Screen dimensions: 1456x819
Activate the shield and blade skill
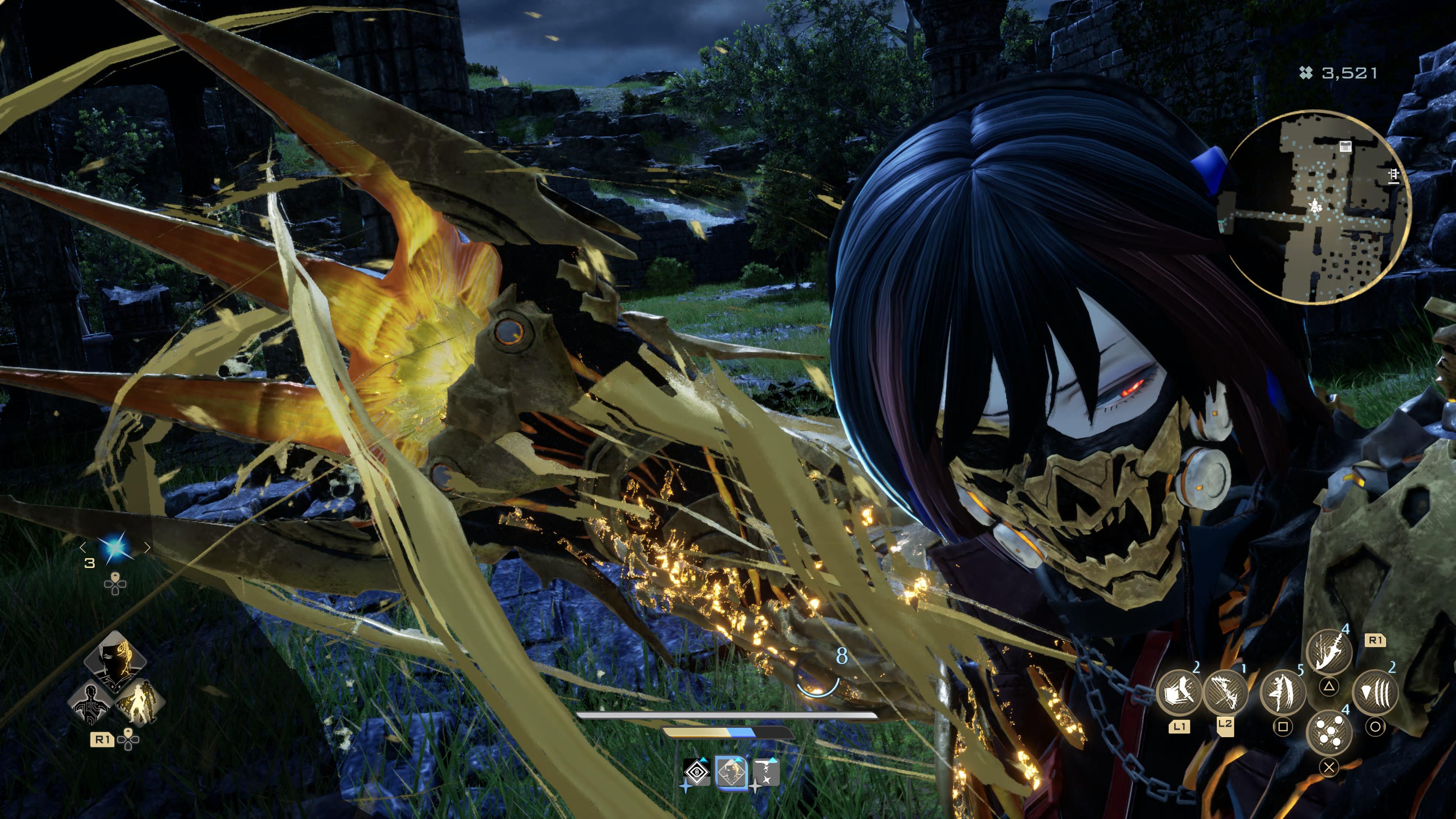point(1179,692)
